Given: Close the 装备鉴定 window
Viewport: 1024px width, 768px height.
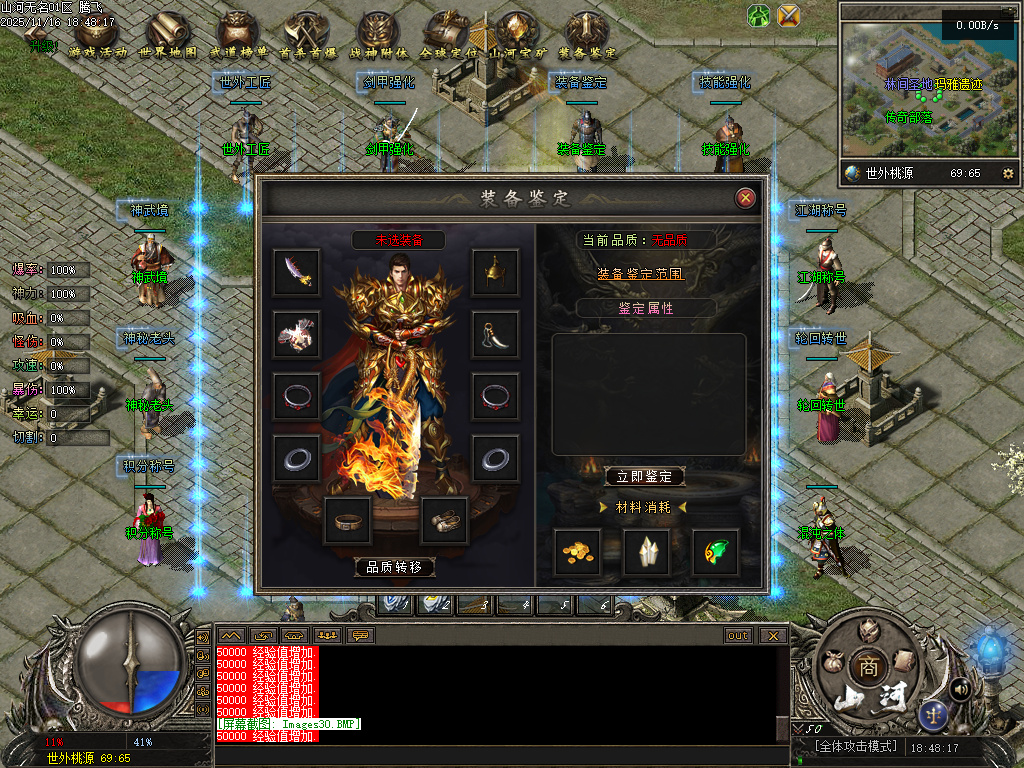Looking at the screenshot, I should [x=745, y=198].
